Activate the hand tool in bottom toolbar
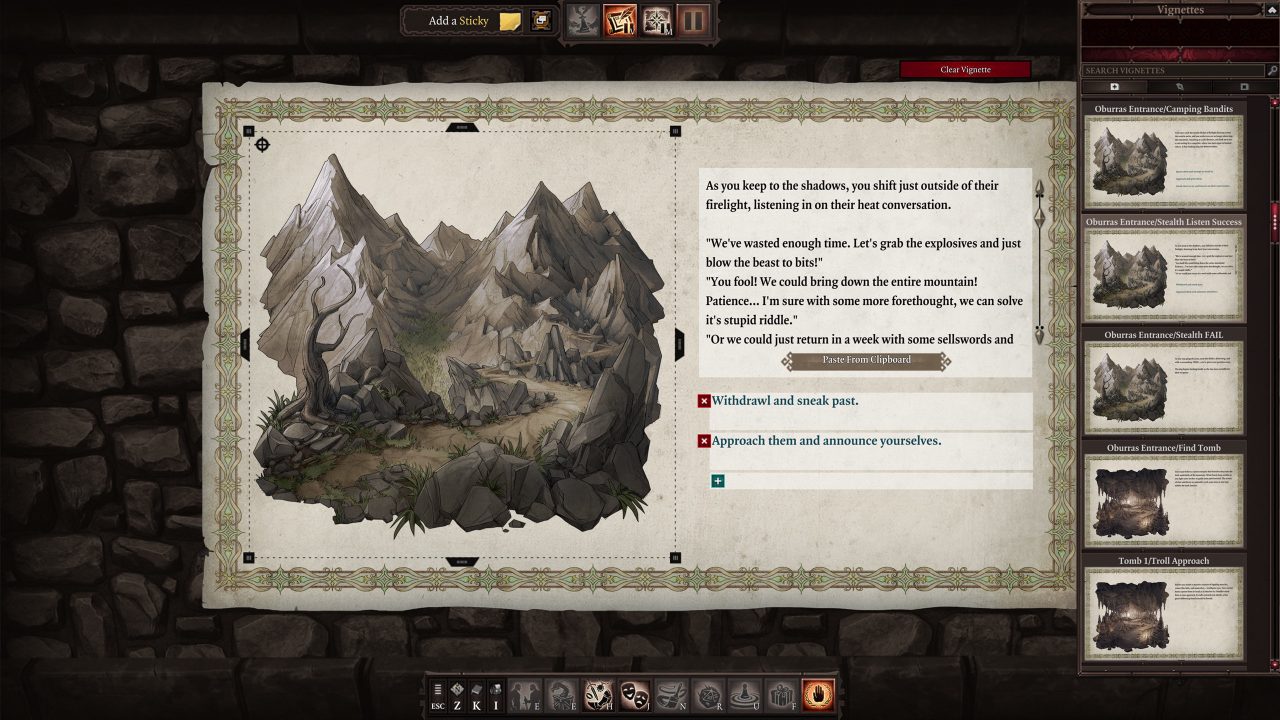The height and width of the screenshot is (720, 1280). click(x=818, y=694)
